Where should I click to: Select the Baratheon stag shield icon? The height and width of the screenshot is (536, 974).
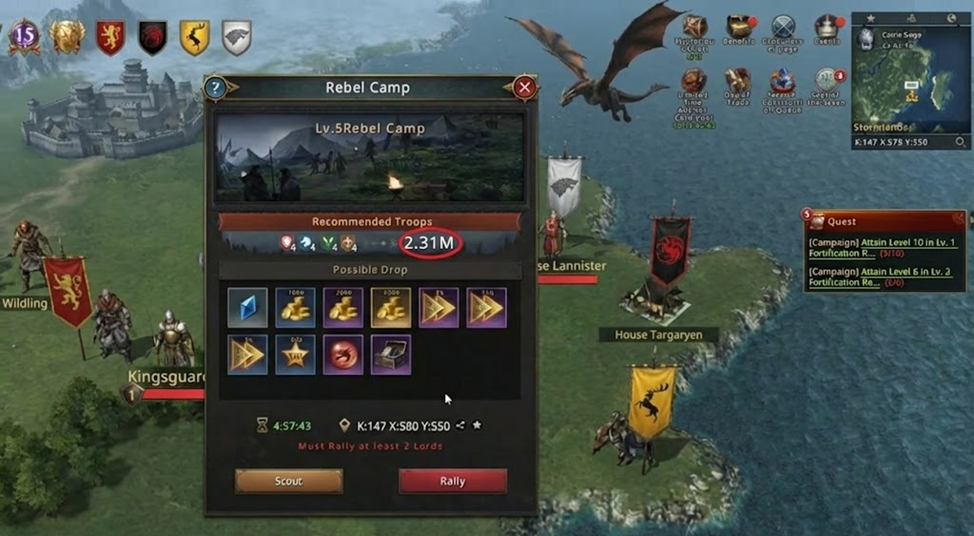194,37
